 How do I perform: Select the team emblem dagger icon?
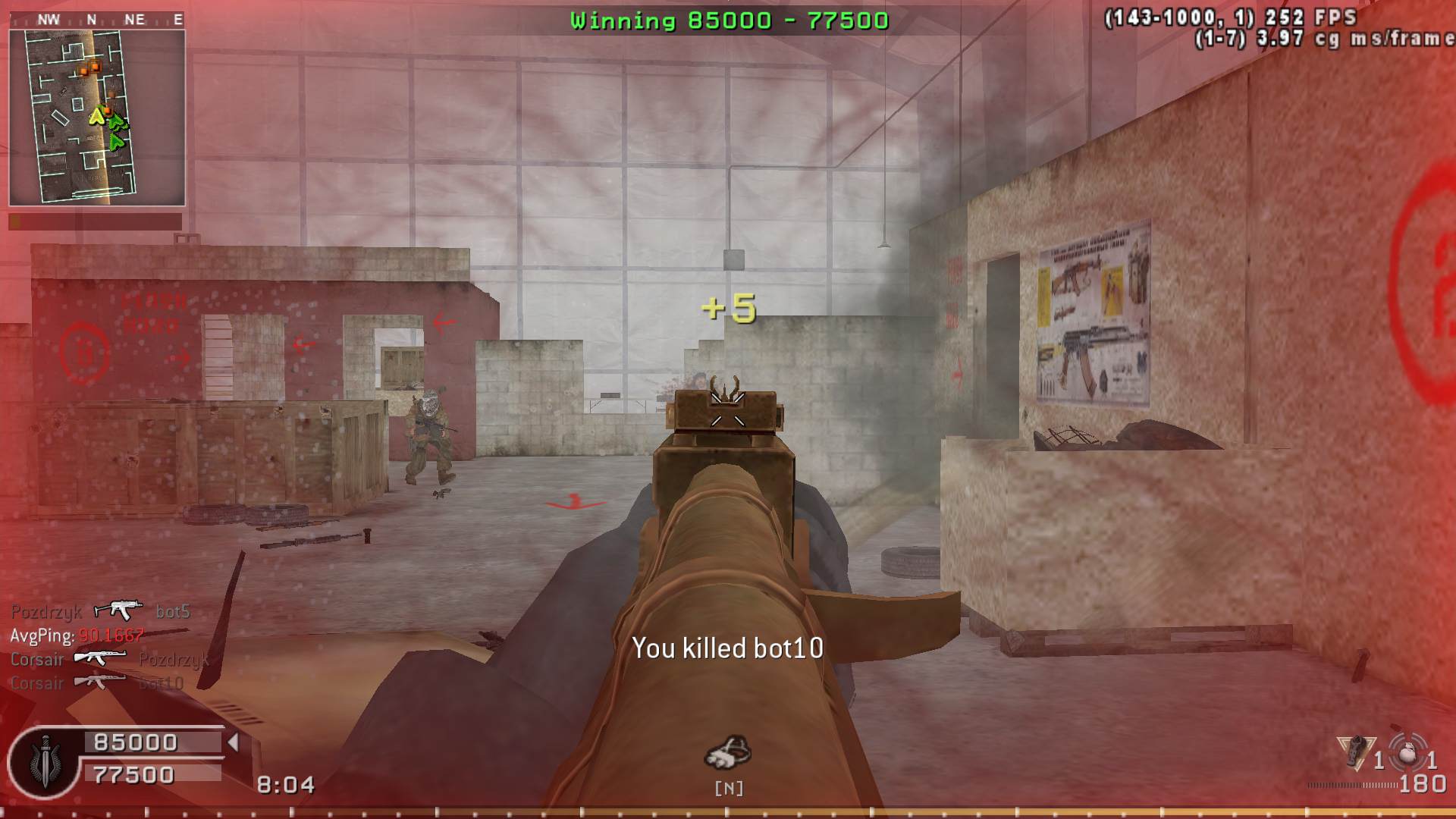pos(45,761)
